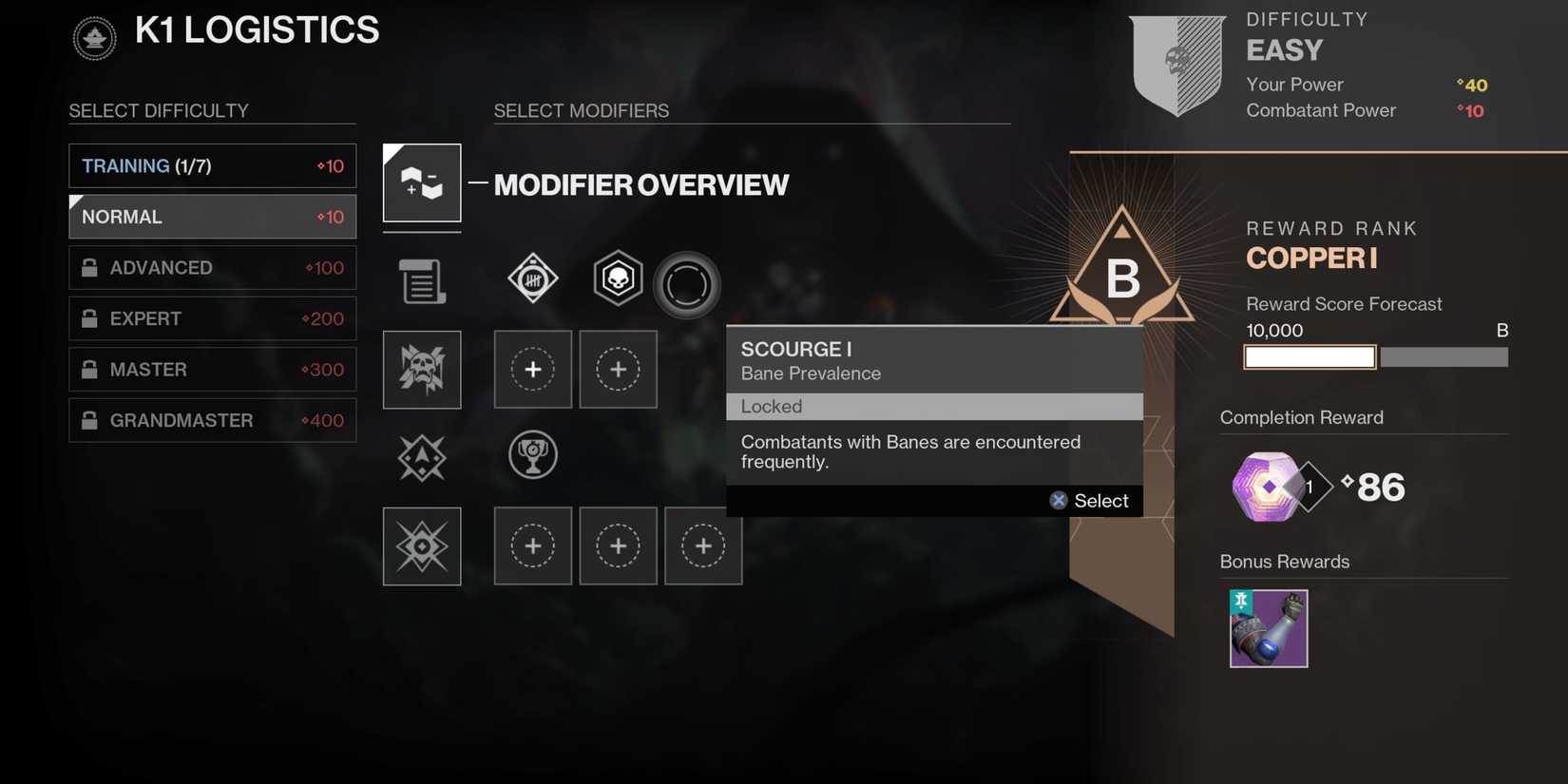Click the threat star icon
This screenshot has height=784, width=1568.
click(x=421, y=457)
